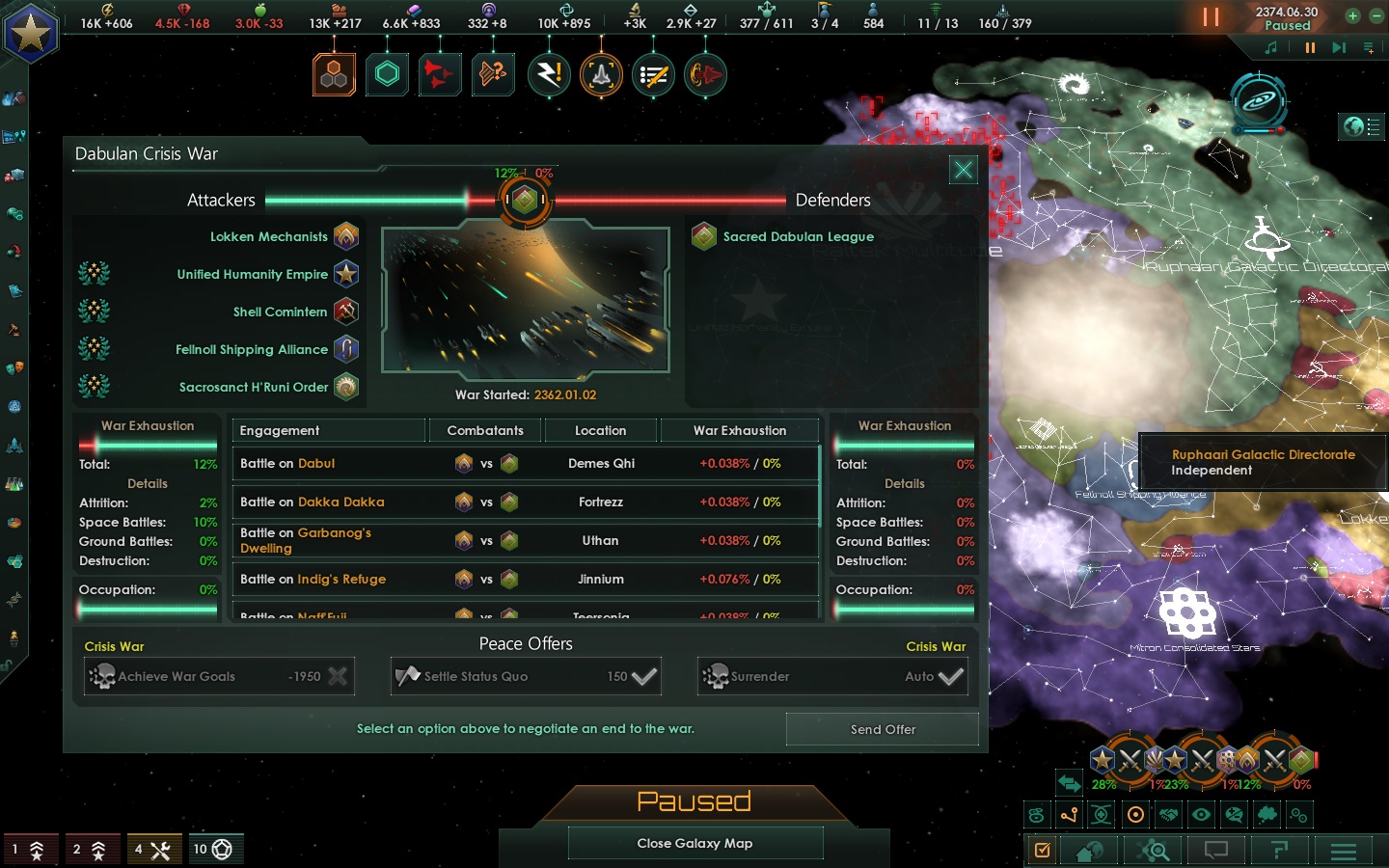This screenshot has width=1389, height=868.
Task: Select the fleet crosshair alert icon
Action: click(601, 74)
